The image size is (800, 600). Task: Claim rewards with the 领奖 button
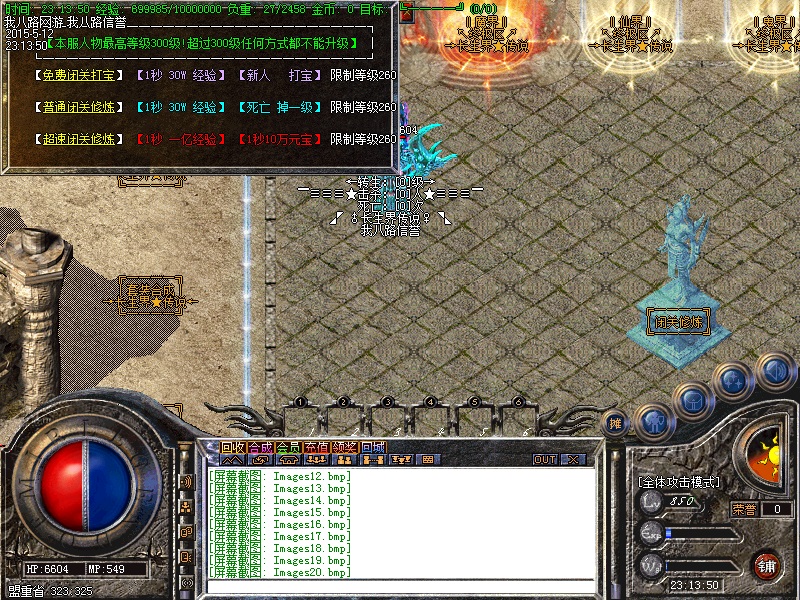coord(344,447)
